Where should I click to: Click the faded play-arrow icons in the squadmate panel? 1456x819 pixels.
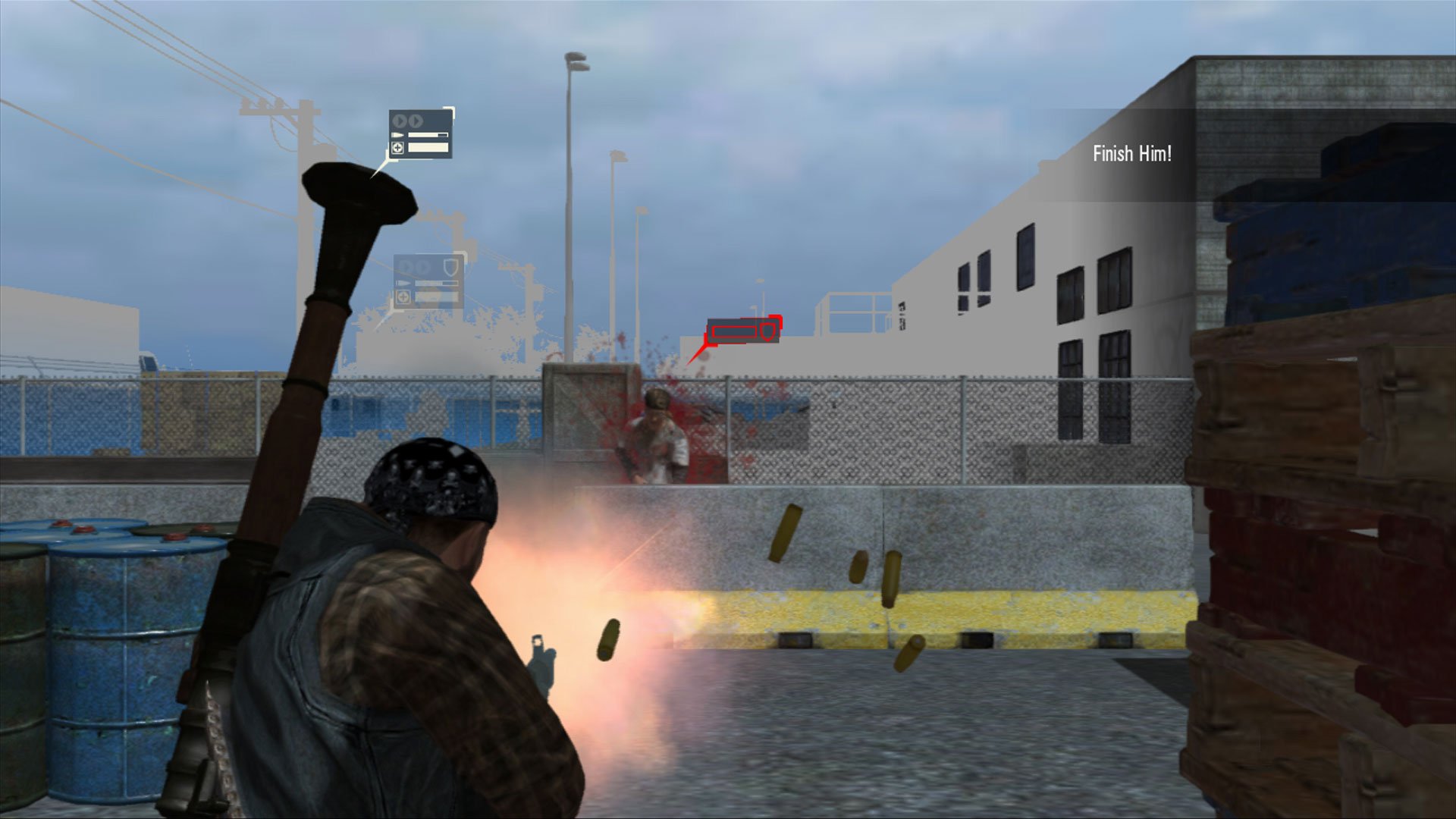413,265
